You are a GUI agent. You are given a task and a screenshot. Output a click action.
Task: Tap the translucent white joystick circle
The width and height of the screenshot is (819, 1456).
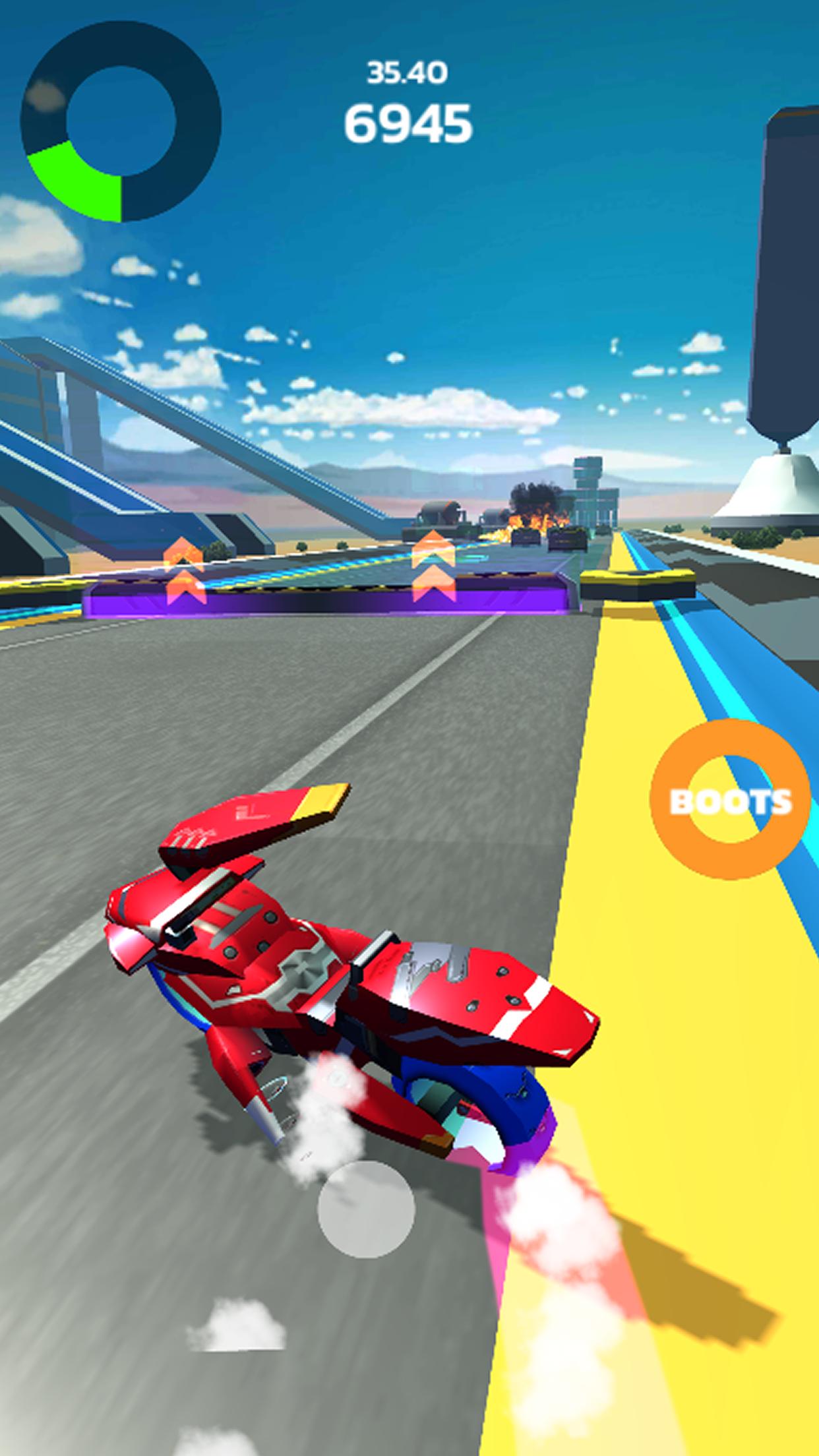coord(366,1209)
